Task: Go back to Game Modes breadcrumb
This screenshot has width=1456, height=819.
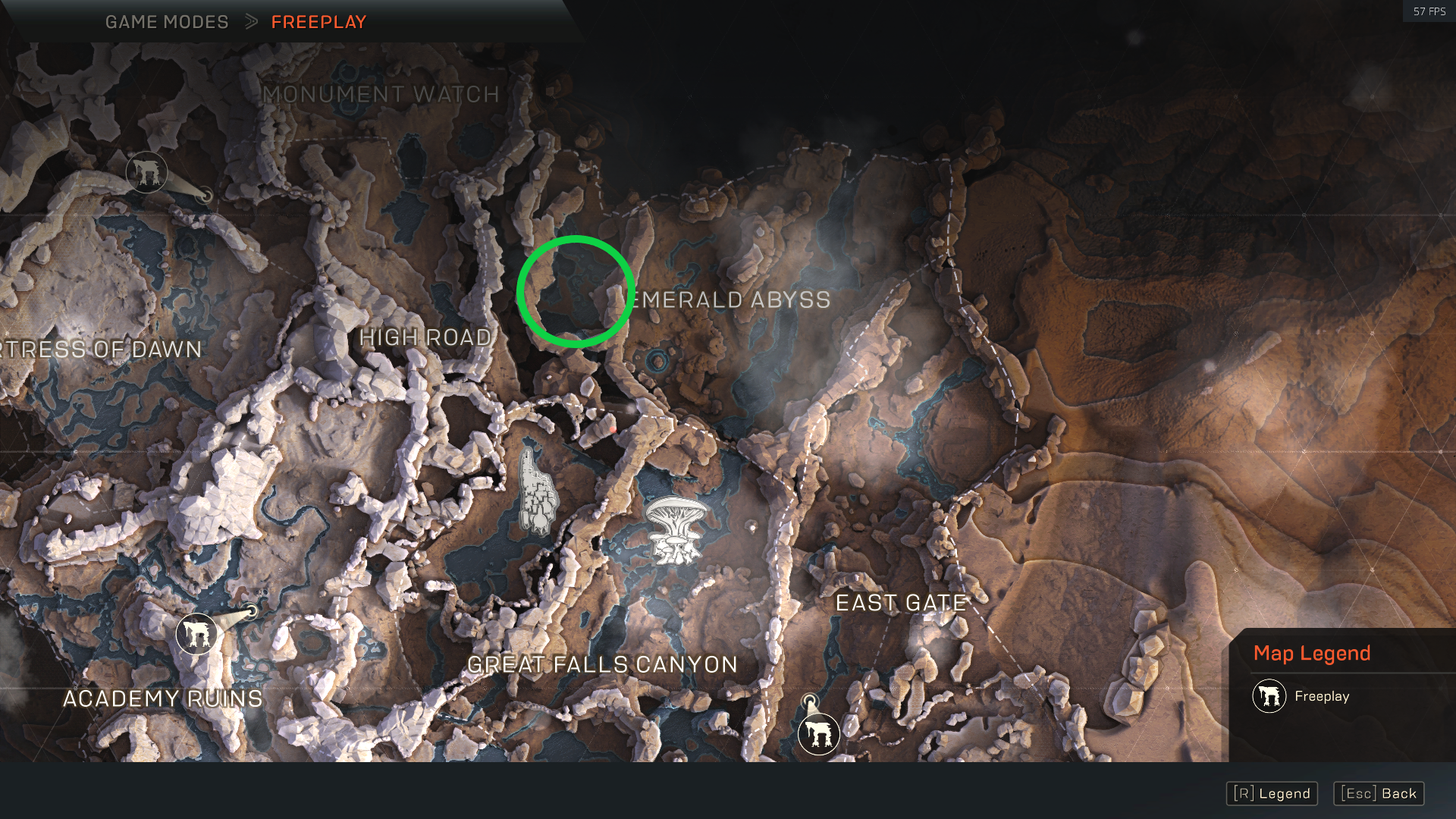Action: pos(167,22)
